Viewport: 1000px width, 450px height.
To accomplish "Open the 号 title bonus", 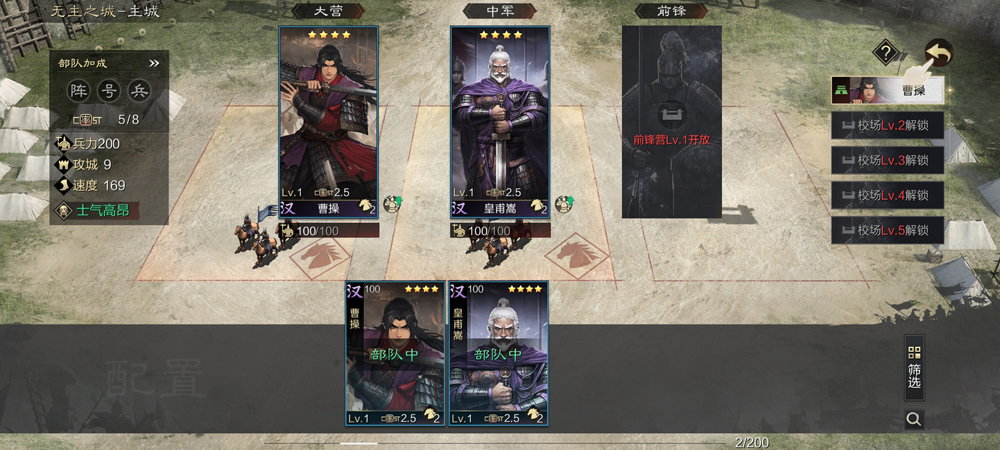I will (x=108, y=92).
